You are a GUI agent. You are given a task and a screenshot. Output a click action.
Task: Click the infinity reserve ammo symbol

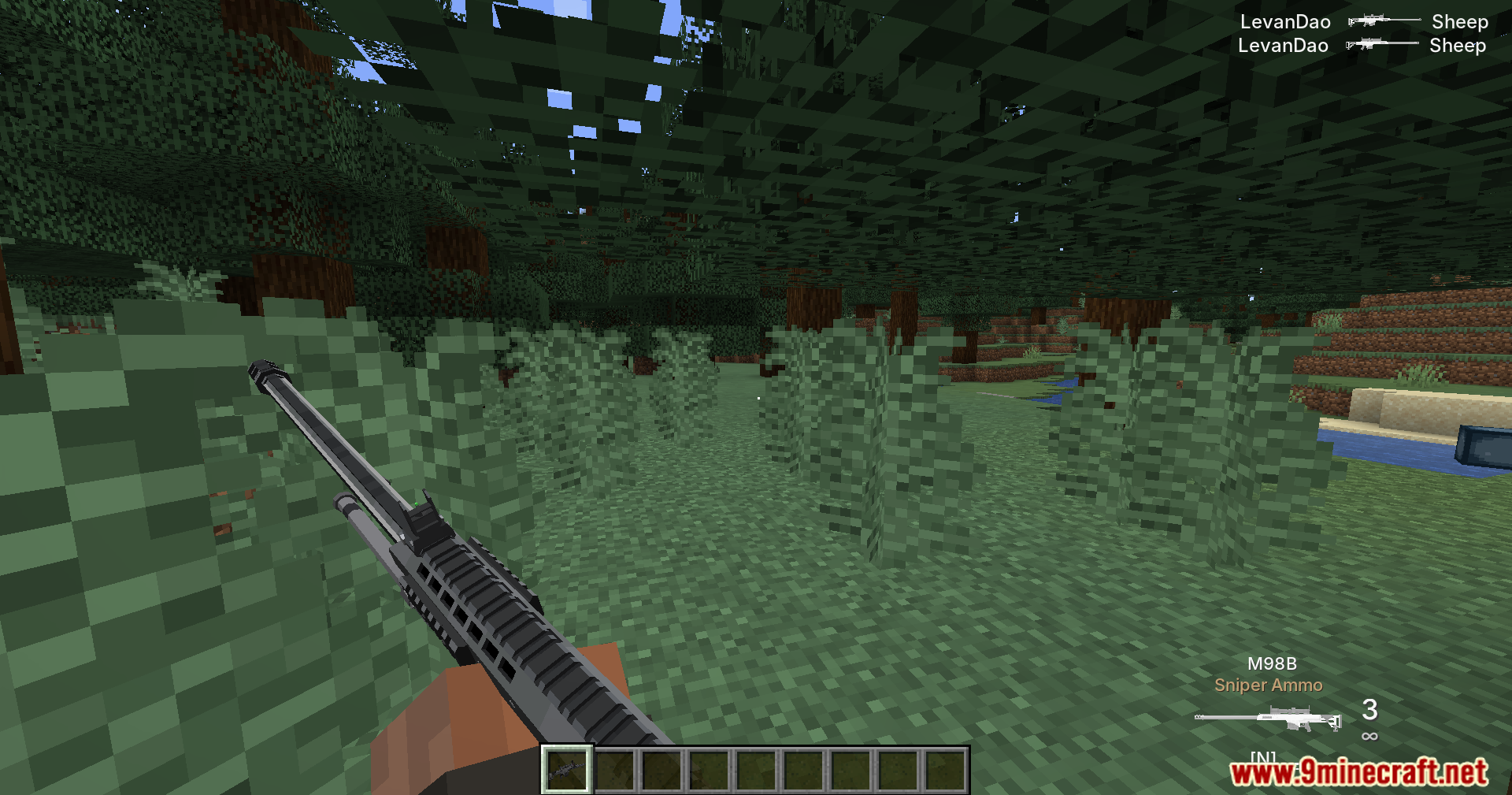[1369, 737]
